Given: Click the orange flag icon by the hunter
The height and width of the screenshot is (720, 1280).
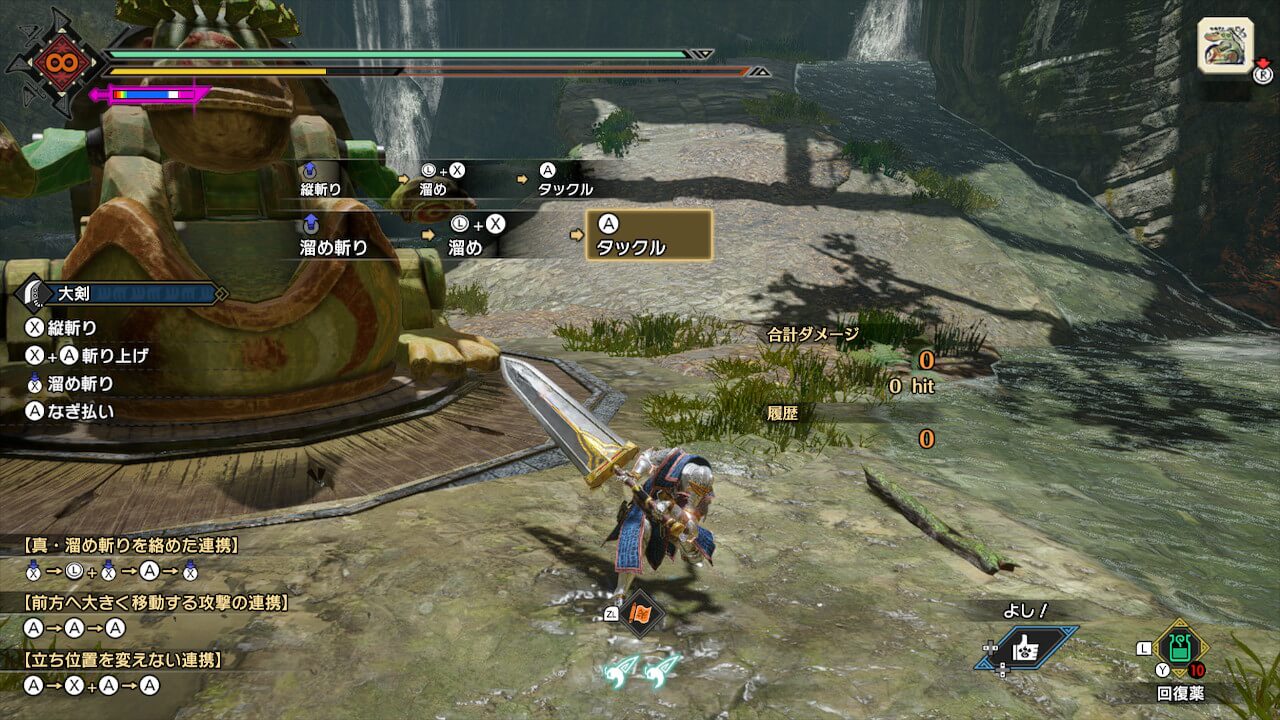Looking at the screenshot, I should (638, 614).
